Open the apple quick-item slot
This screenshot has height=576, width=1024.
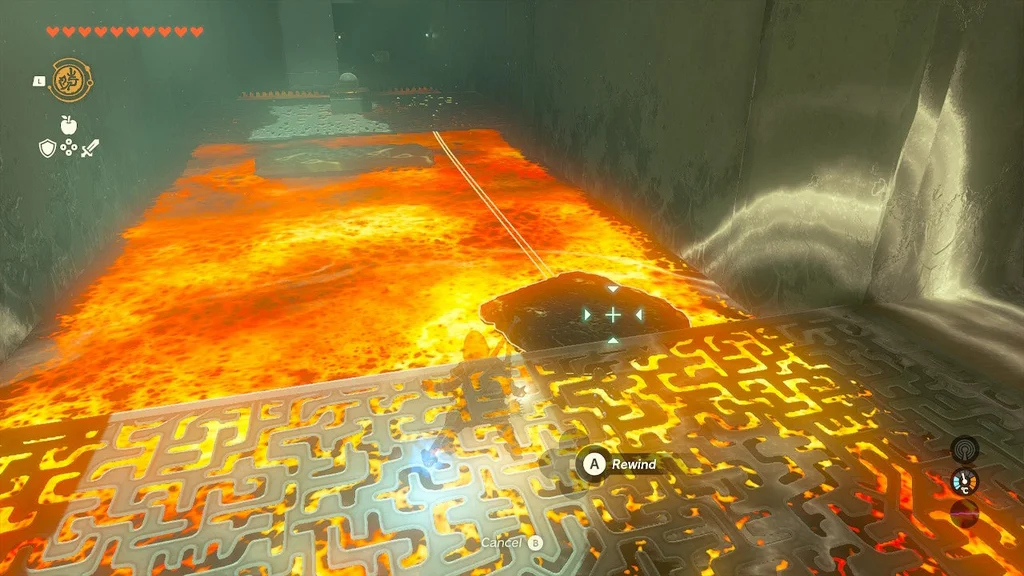pyautogui.click(x=68, y=125)
